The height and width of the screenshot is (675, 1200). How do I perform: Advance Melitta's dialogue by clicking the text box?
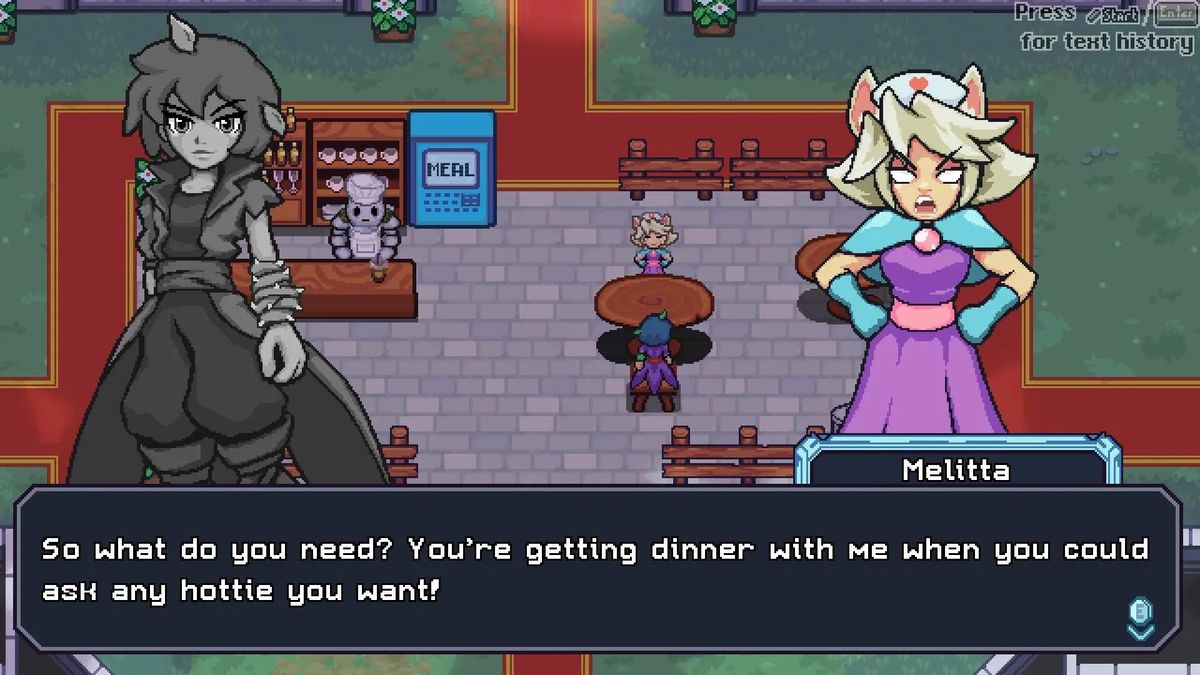pyautogui.click(x=598, y=570)
